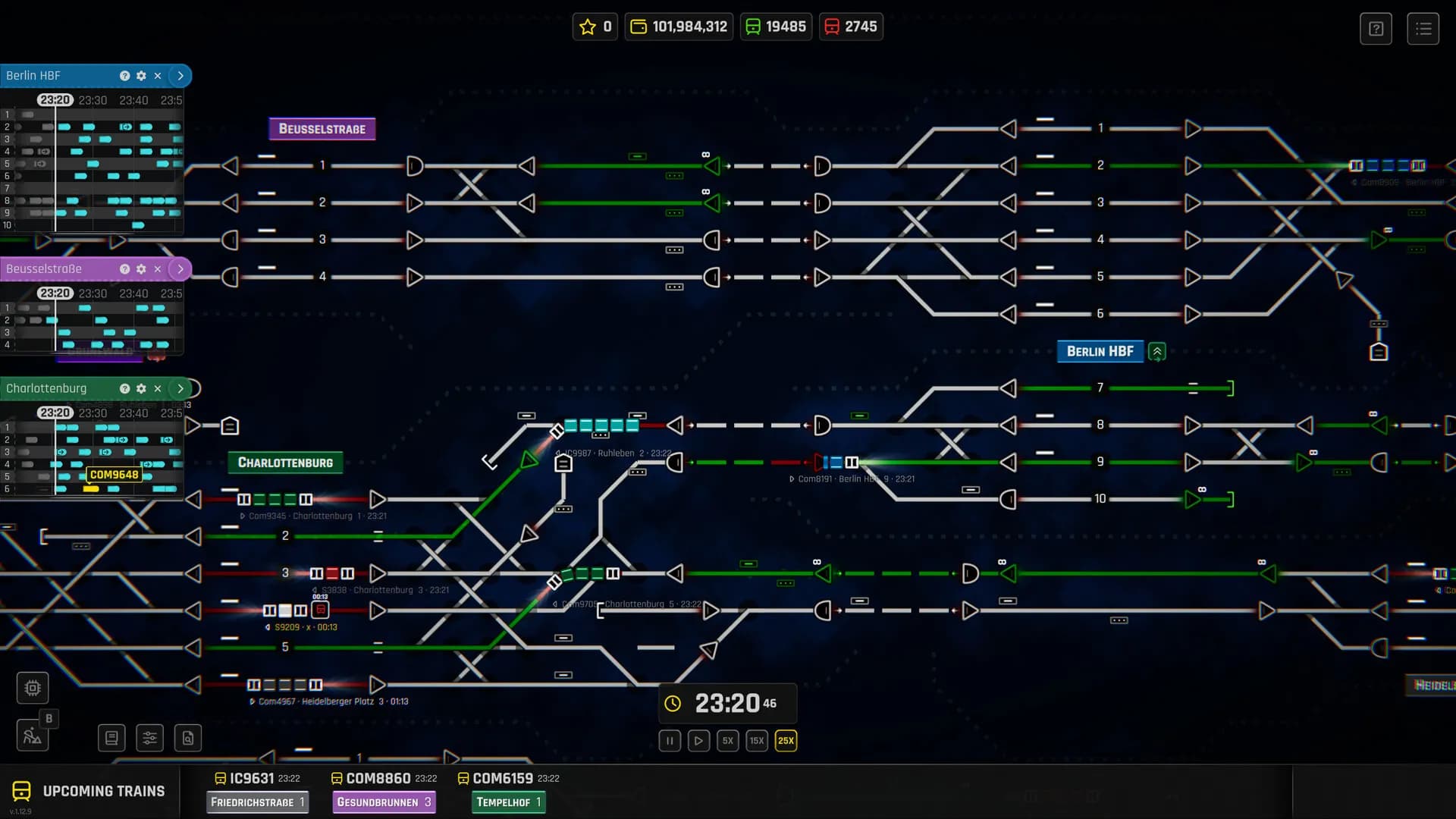This screenshot has height=819, width=1456.
Task: Open the filter sliders icon at the bottom
Action: 149,737
